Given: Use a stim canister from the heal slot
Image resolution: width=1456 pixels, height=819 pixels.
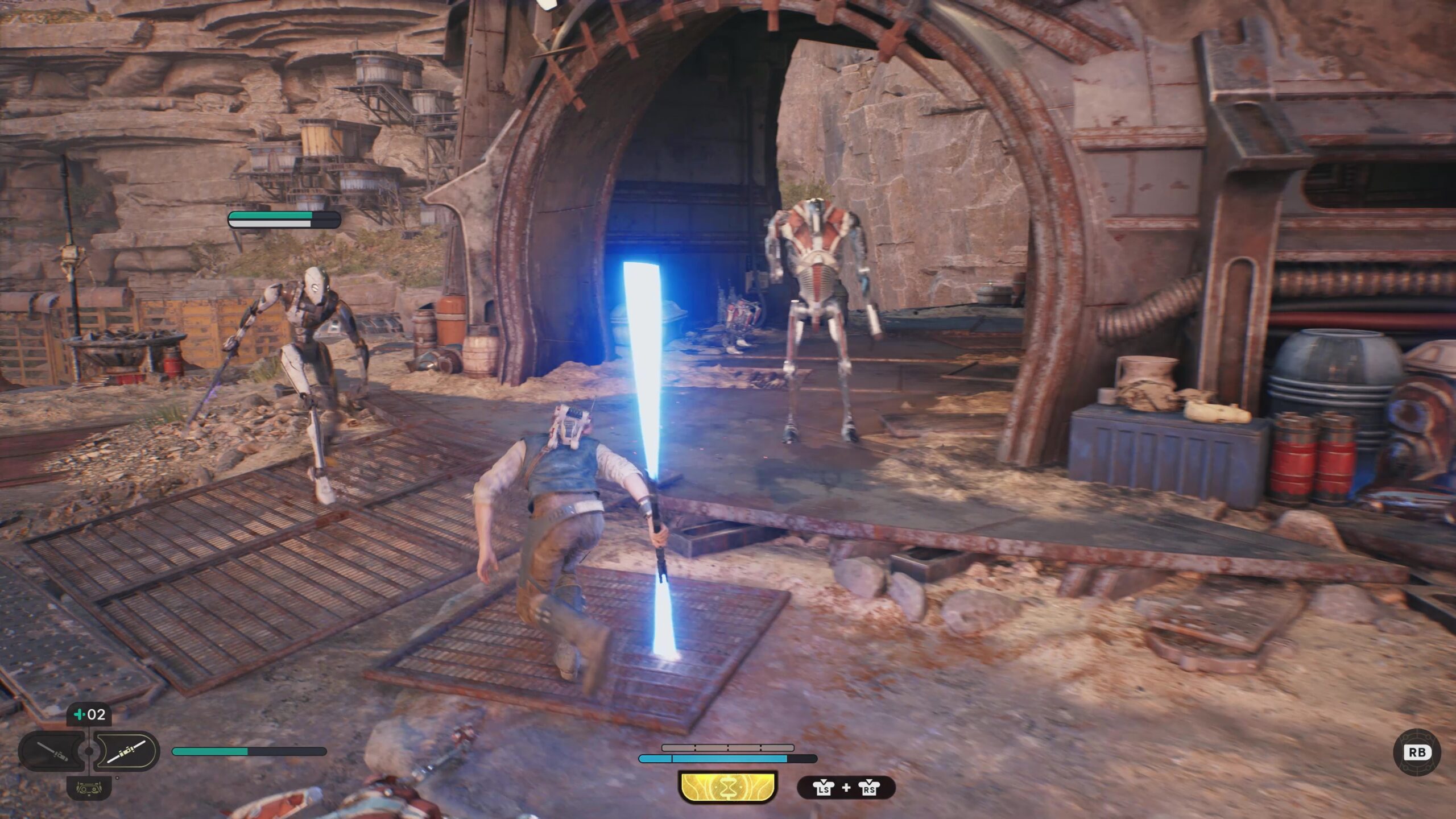Looking at the screenshot, I should click(x=89, y=714).
